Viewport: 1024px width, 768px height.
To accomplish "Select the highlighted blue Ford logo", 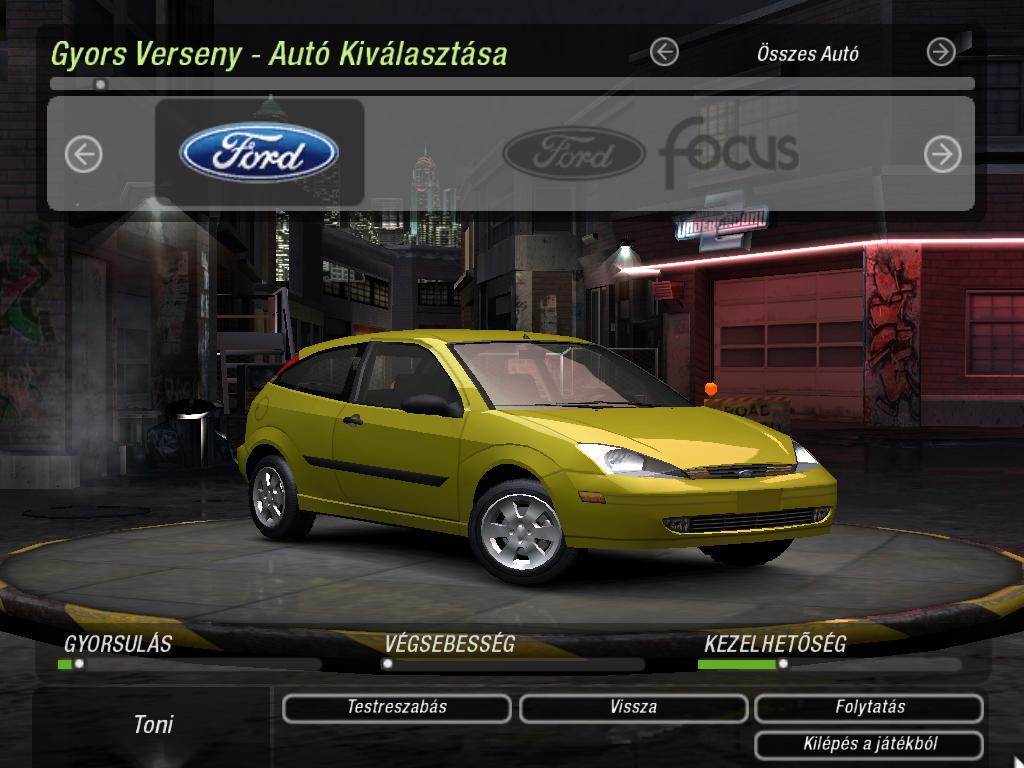I will tap(259, 153).
